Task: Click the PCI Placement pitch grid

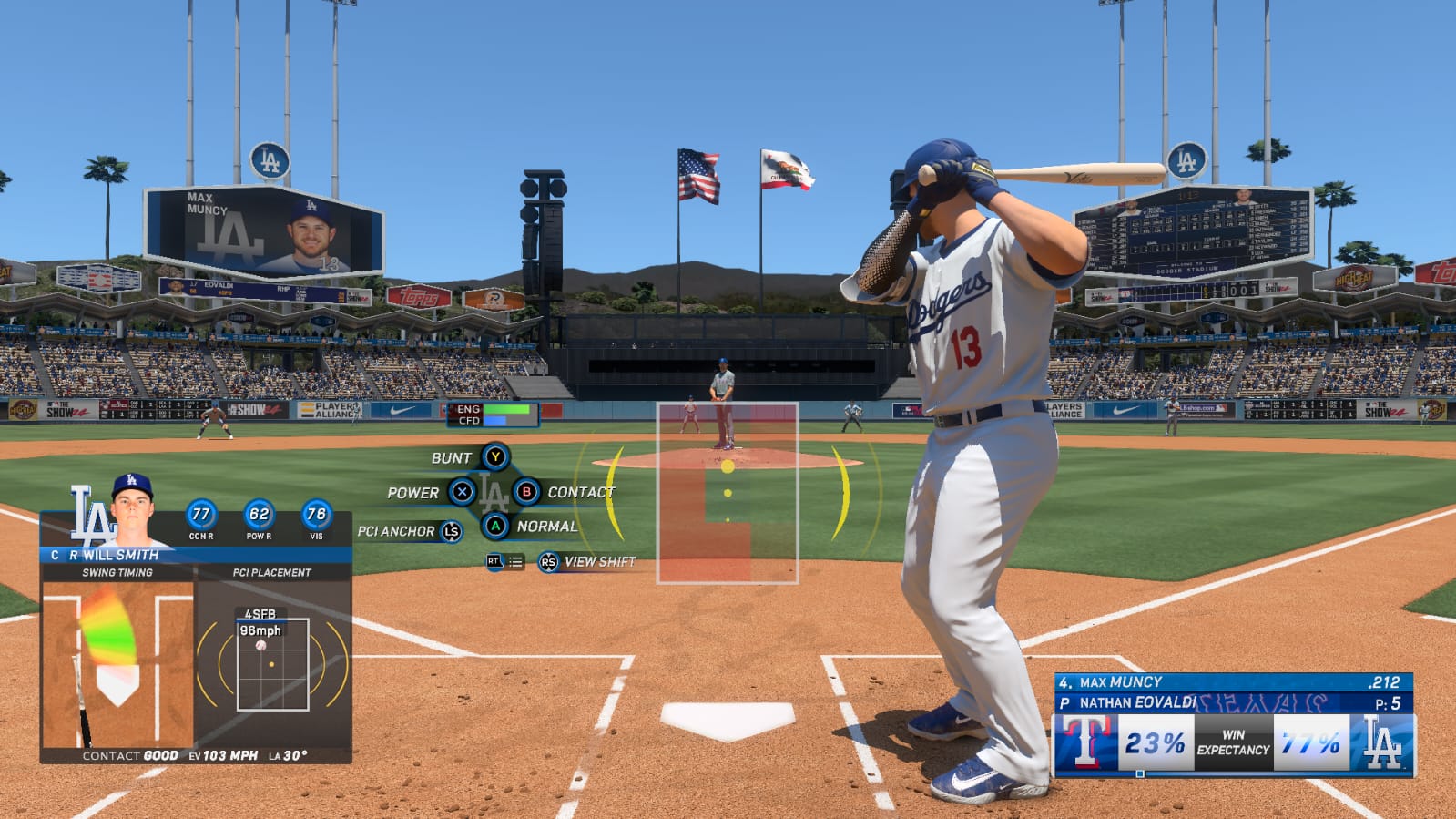Action: [272, 664]
